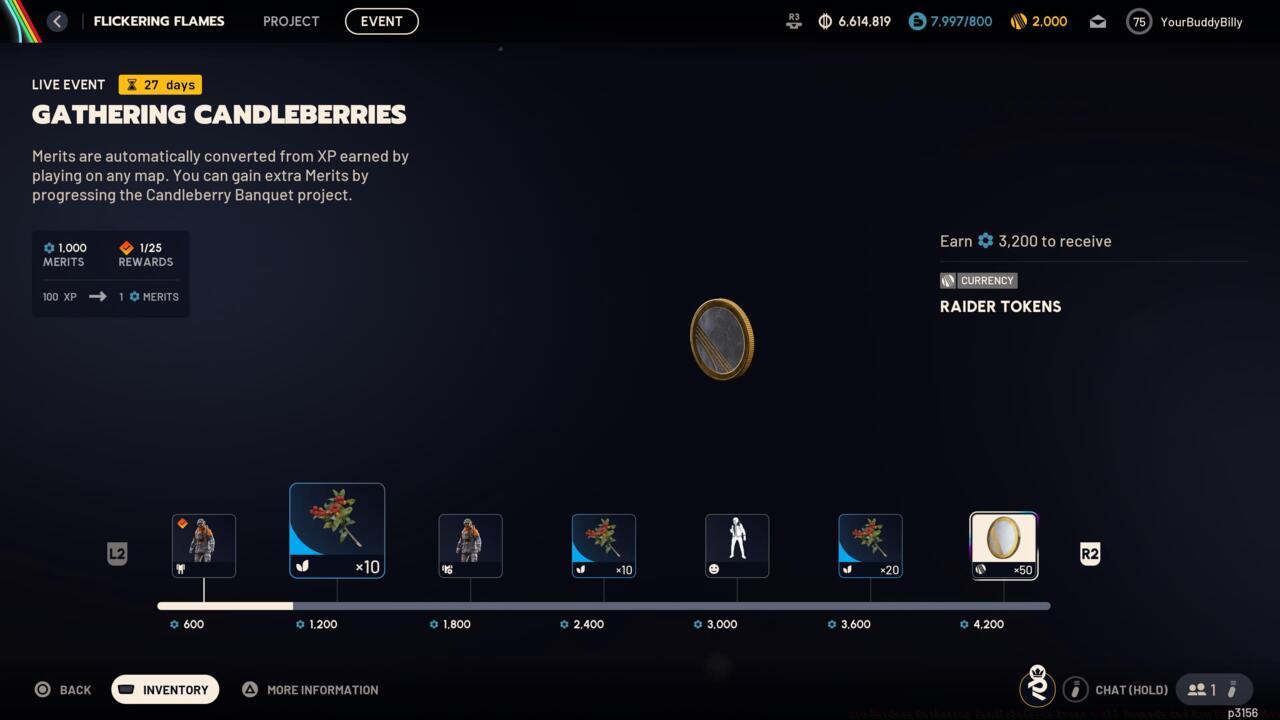1280x720 pixels.
Task: Open More Information
Action: click(310, 689)
